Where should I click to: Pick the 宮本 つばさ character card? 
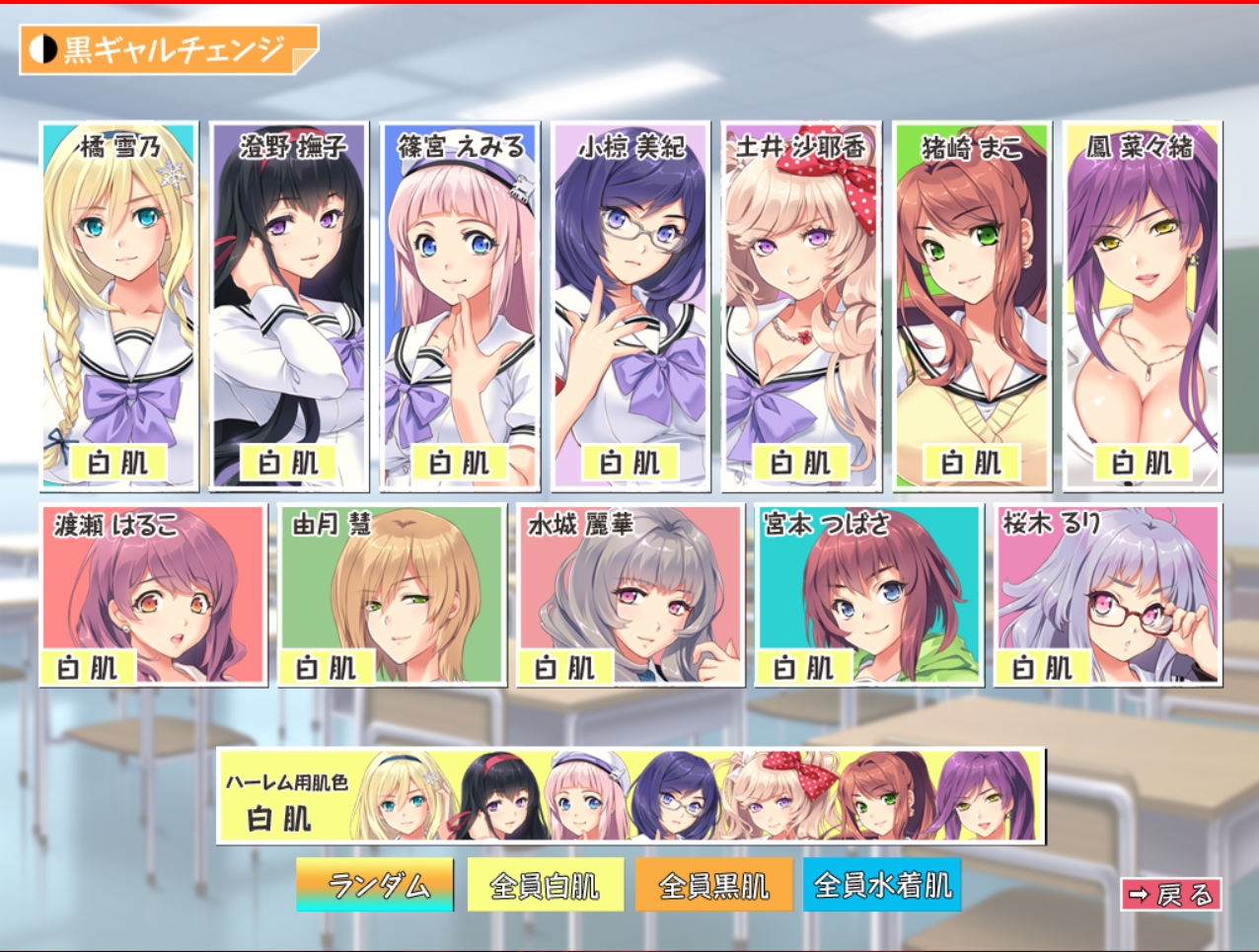tap(869, 595)
